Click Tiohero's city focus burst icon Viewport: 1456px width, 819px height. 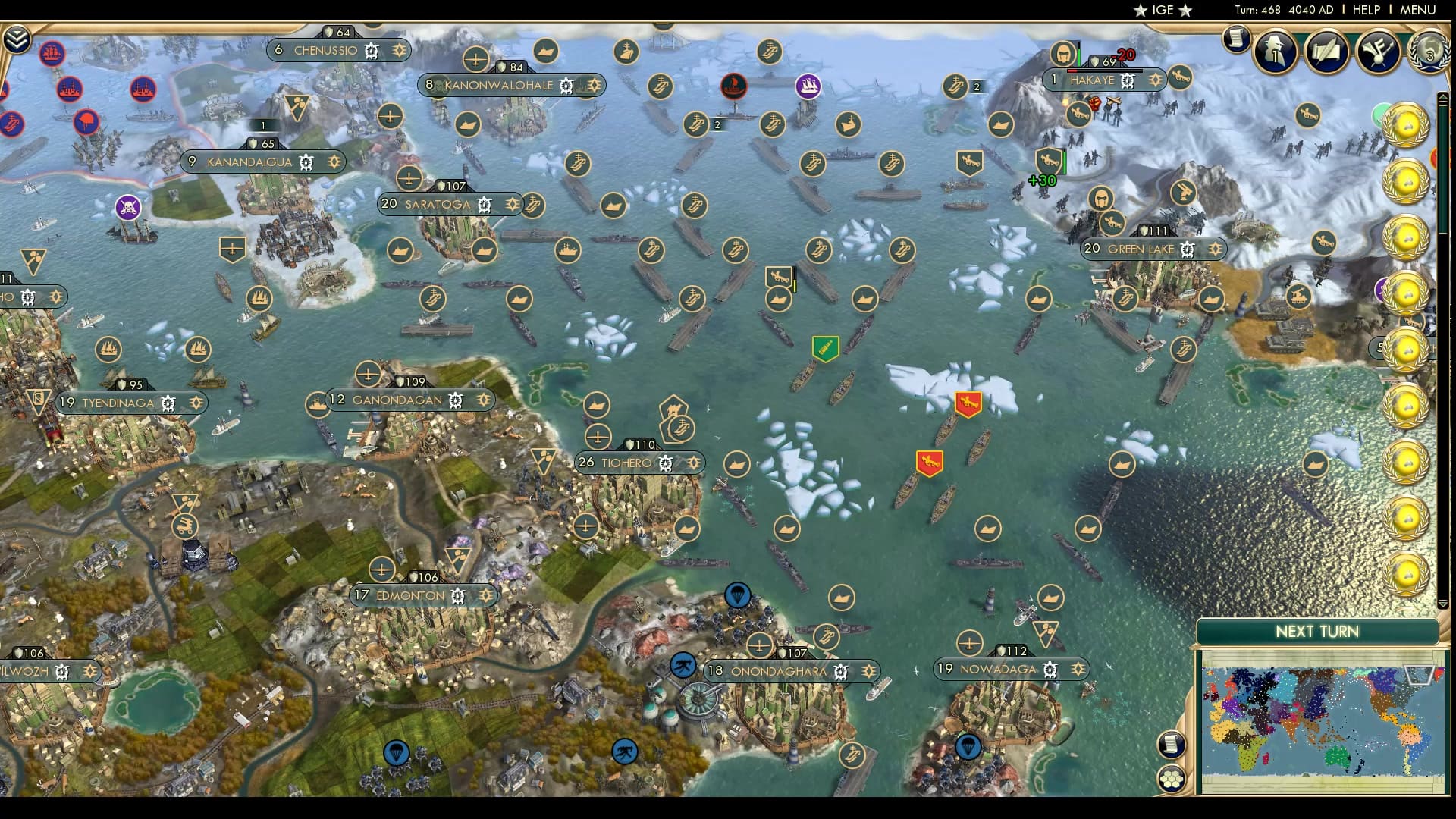coord(695,462)
